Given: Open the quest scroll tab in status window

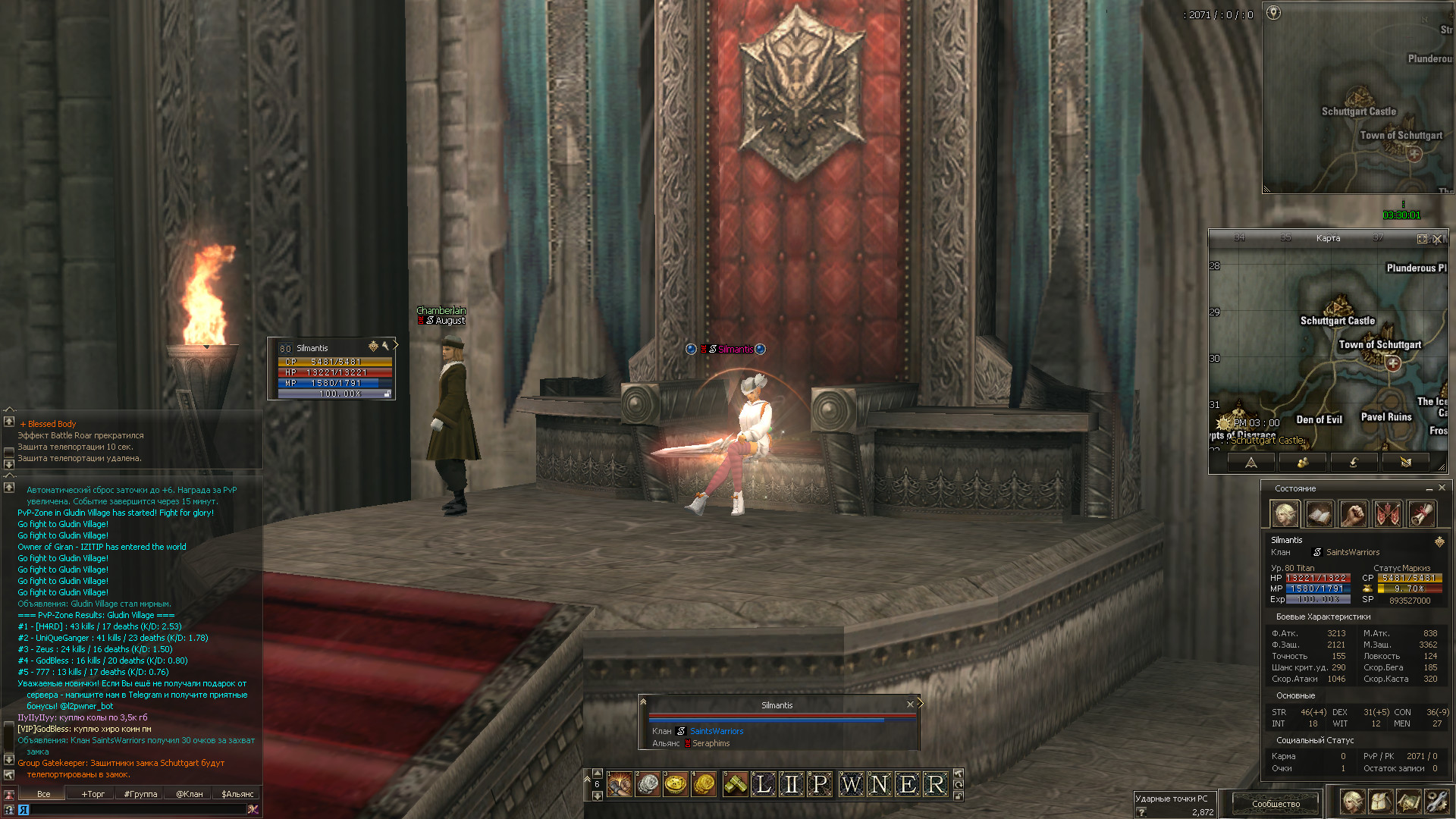Looking at the screenshot, I should tap(1422, 514).
